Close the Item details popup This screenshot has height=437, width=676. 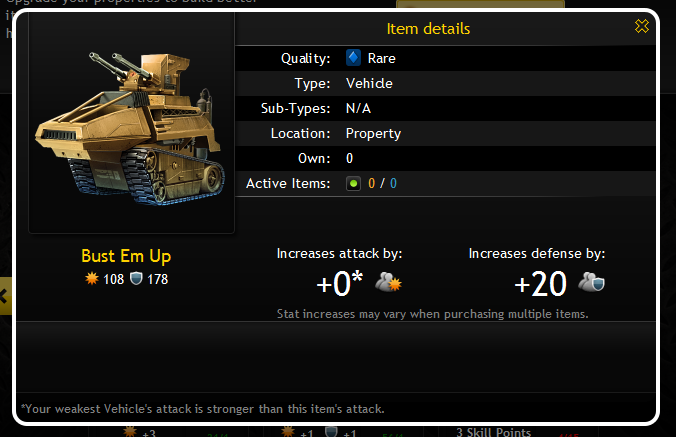pos(642,27)
